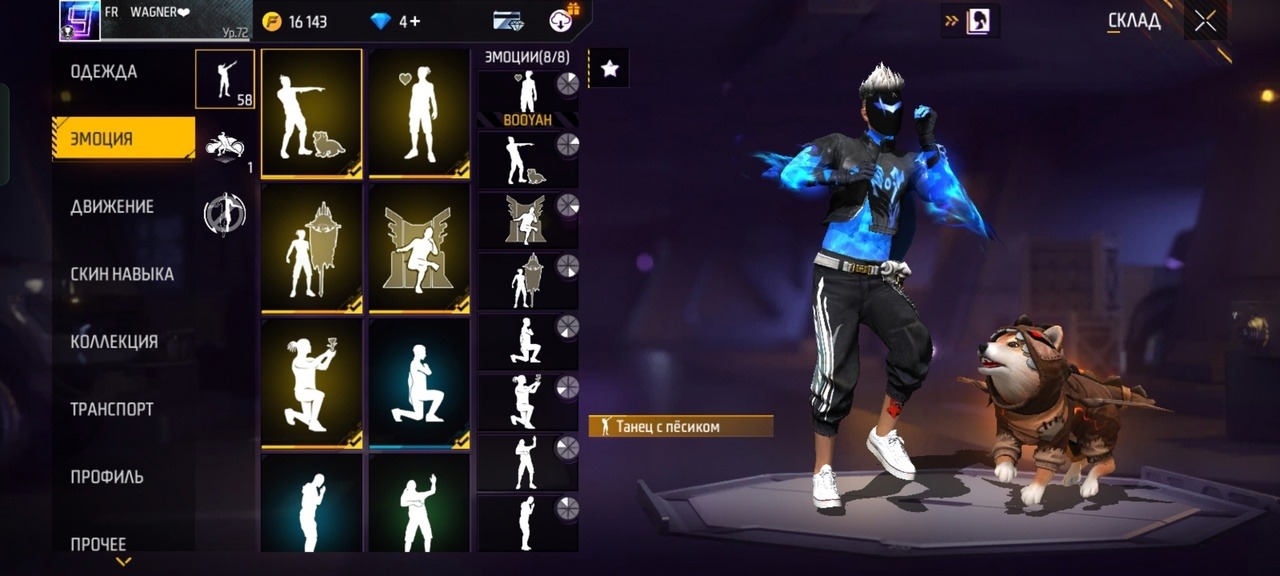Close the СКЛАД vault screen
The height and width of the screenshot is (576, 1280).
click(x=1205, y=21)
